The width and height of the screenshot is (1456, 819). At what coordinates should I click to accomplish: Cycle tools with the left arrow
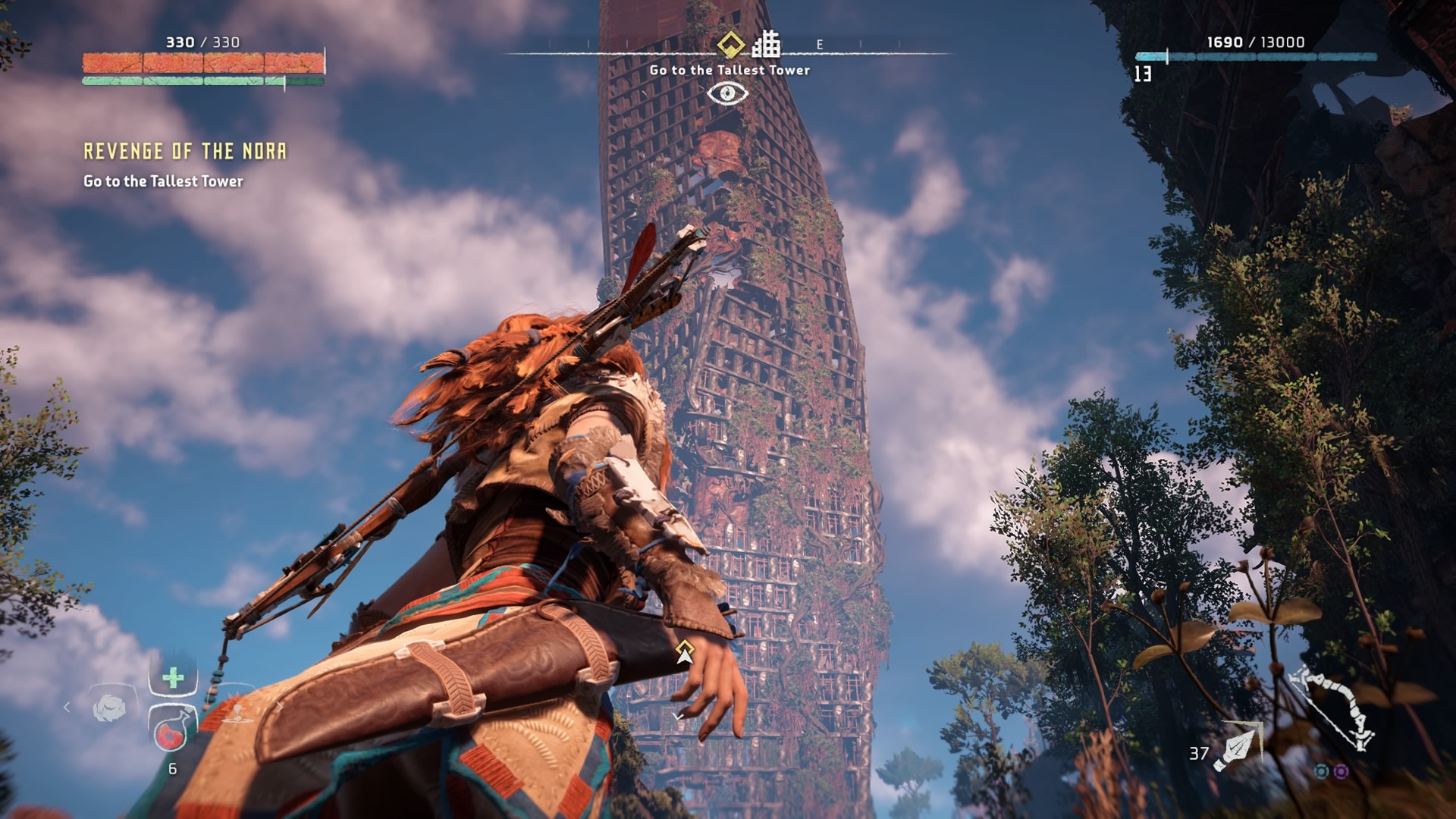click(x=67, y=707)
